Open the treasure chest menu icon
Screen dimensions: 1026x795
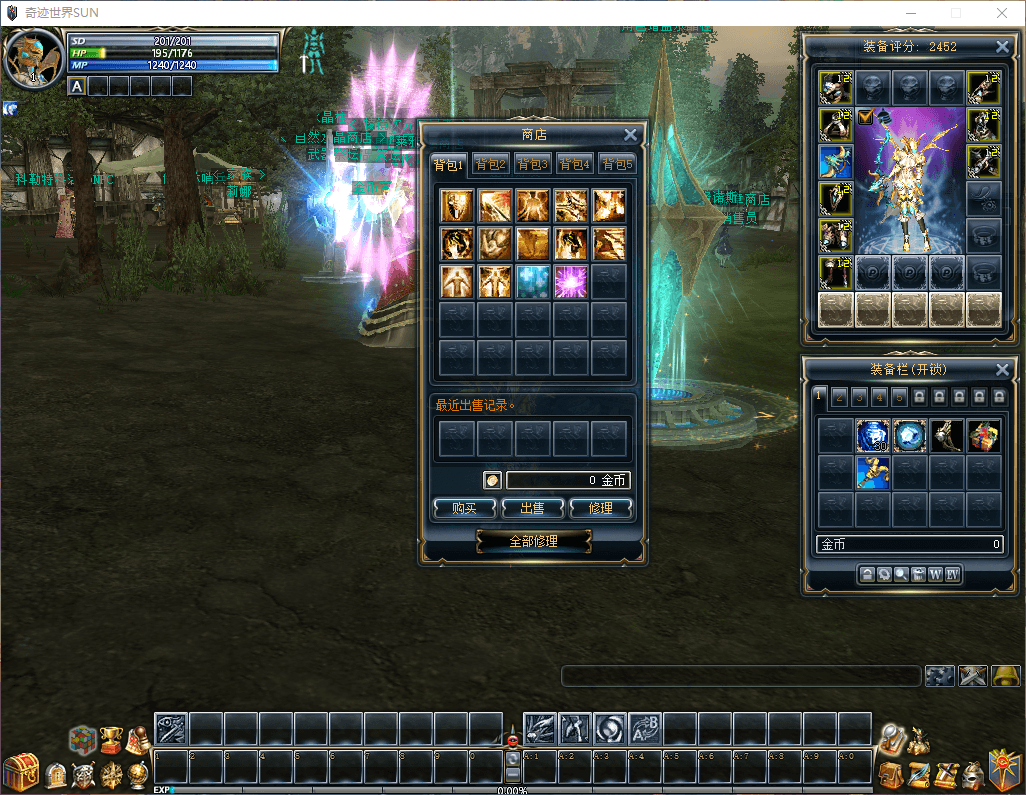tap(19, 772)
